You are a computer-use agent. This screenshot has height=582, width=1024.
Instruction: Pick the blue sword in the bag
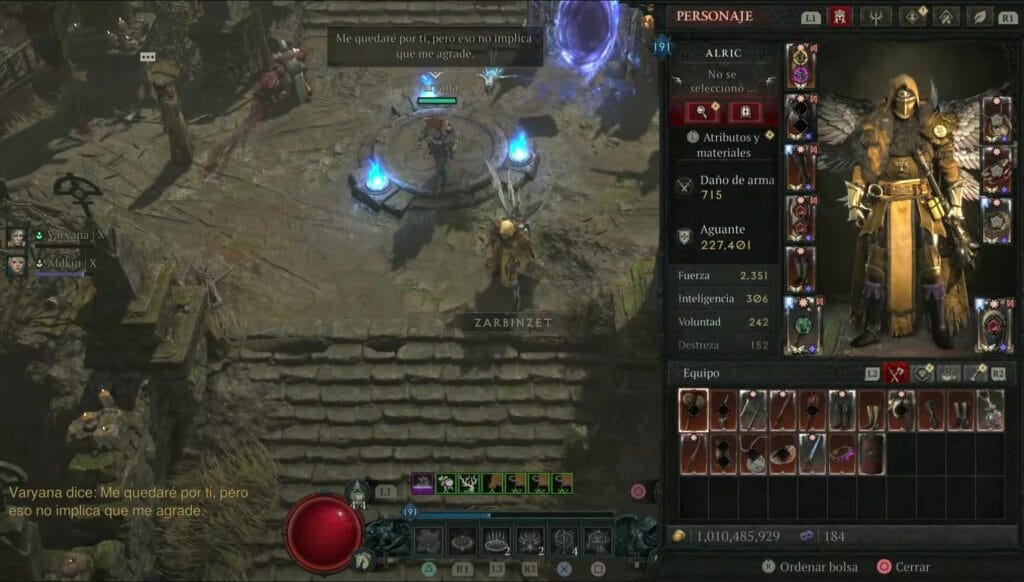click(813, 453)
